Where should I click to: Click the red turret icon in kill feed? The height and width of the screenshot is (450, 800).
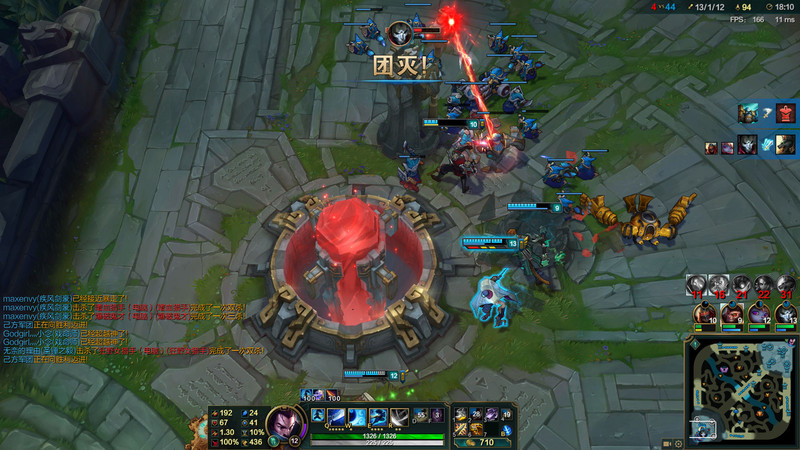pos(785,113)
